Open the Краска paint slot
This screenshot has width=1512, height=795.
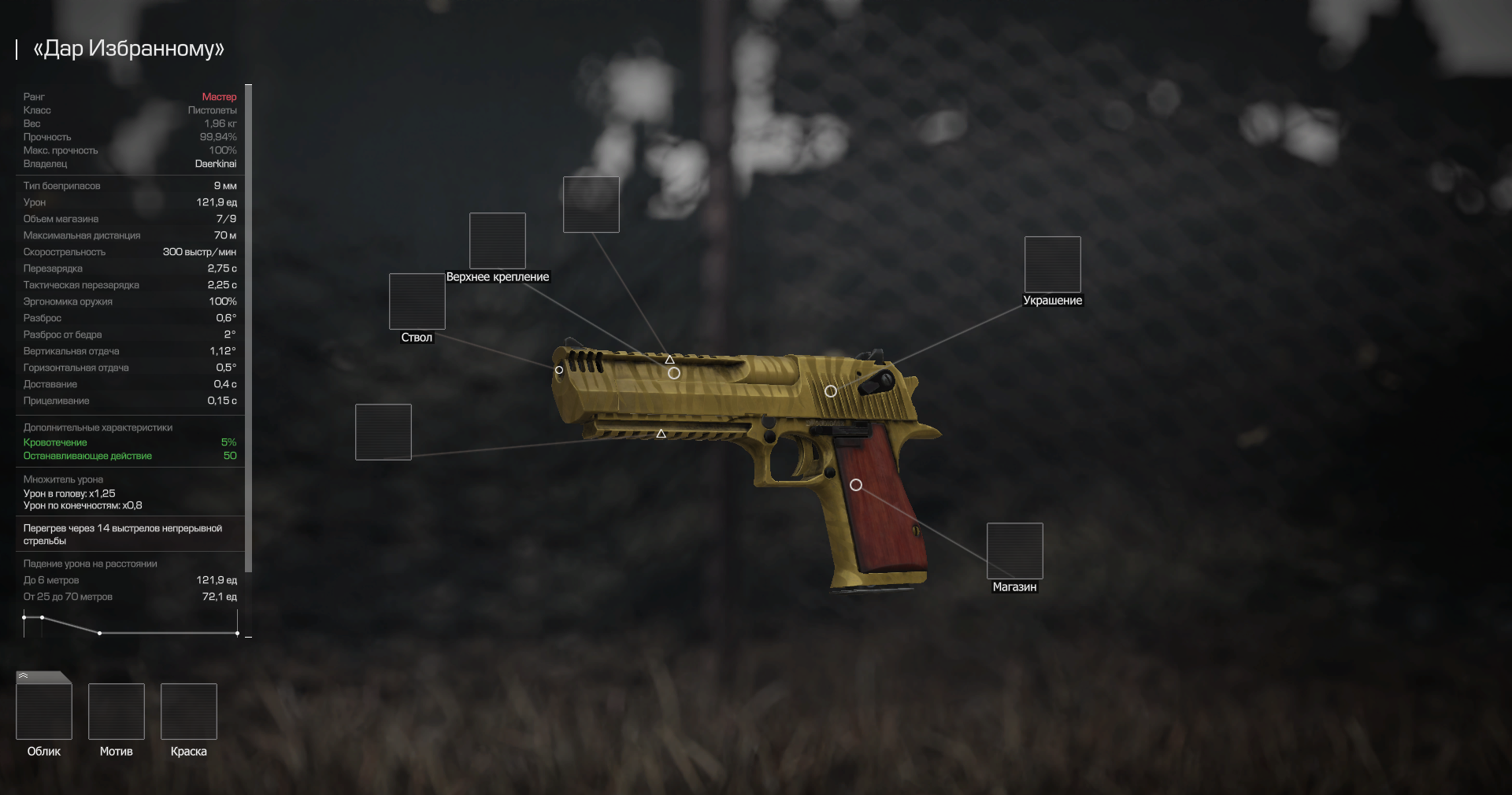coord(189,711)
